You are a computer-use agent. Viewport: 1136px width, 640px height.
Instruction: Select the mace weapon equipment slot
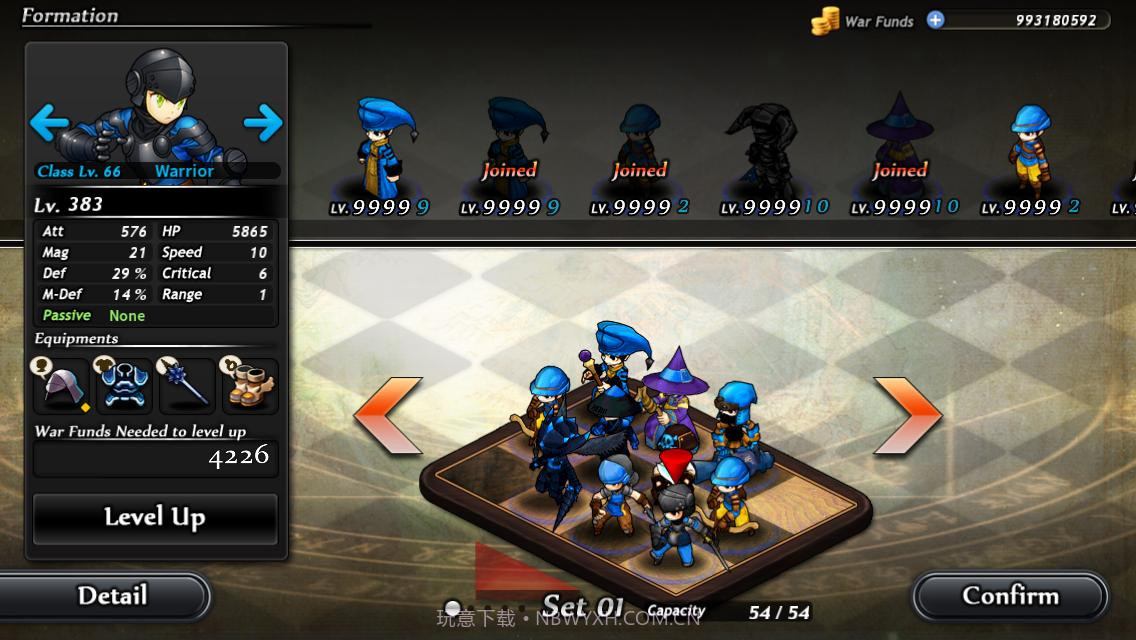tap(187, 386)
